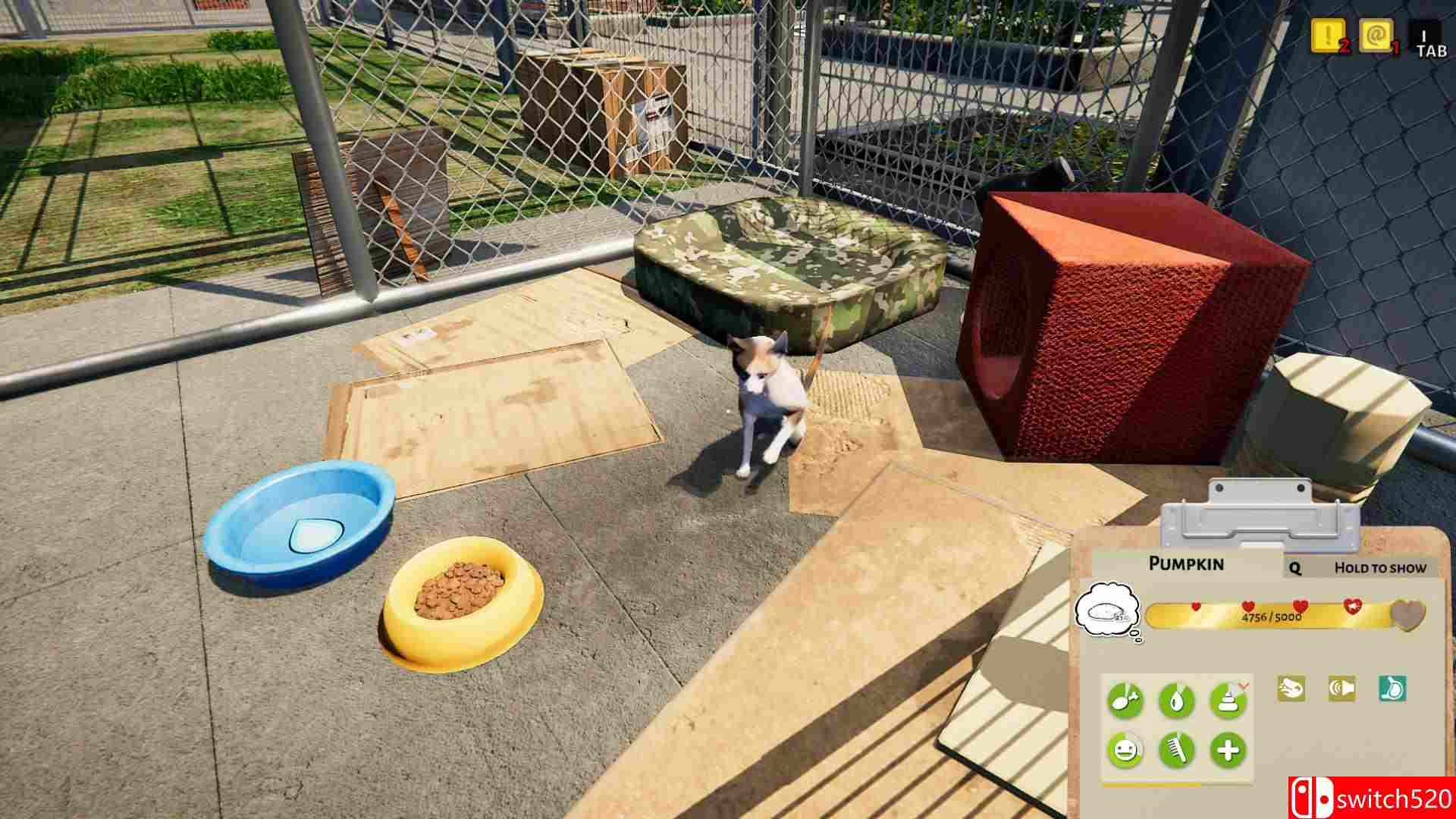Image resolution: width=1456 pixels, height=819 pixels.
Task: Expand the Q hold-to-show details
Action: pos(1295,568)
